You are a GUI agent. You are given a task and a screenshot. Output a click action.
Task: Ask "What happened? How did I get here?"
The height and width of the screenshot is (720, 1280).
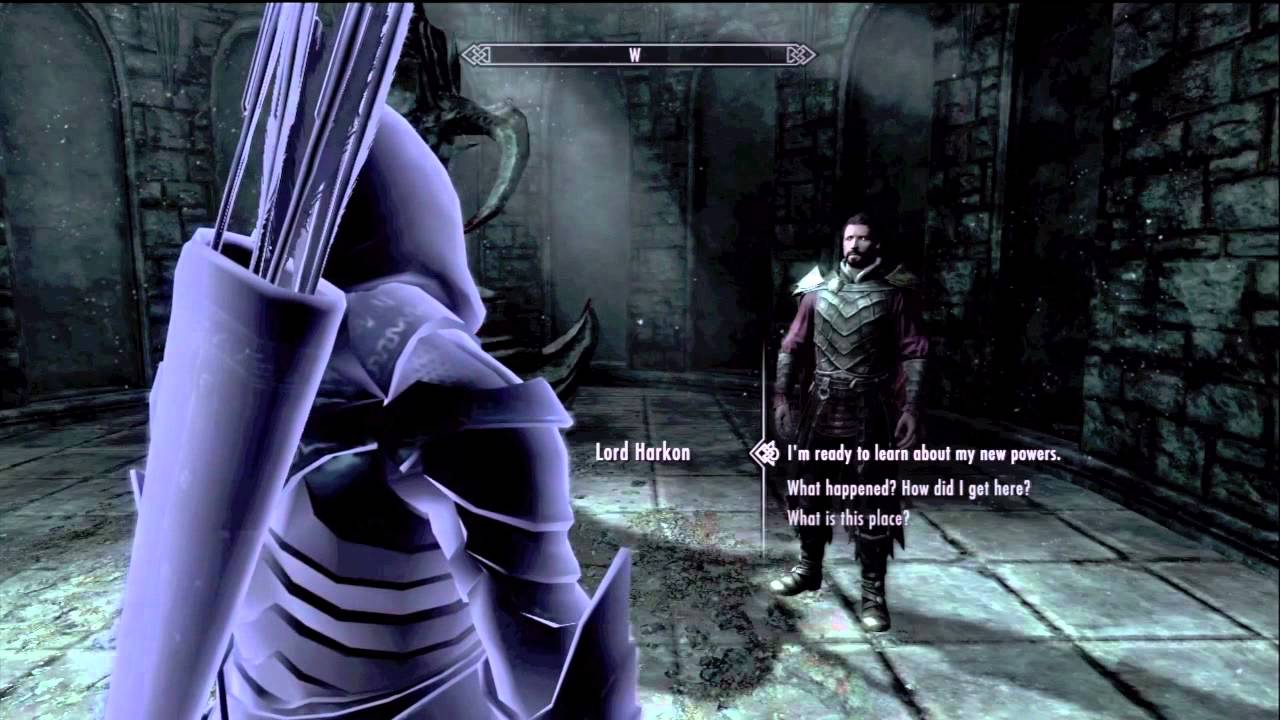(908, 488)
